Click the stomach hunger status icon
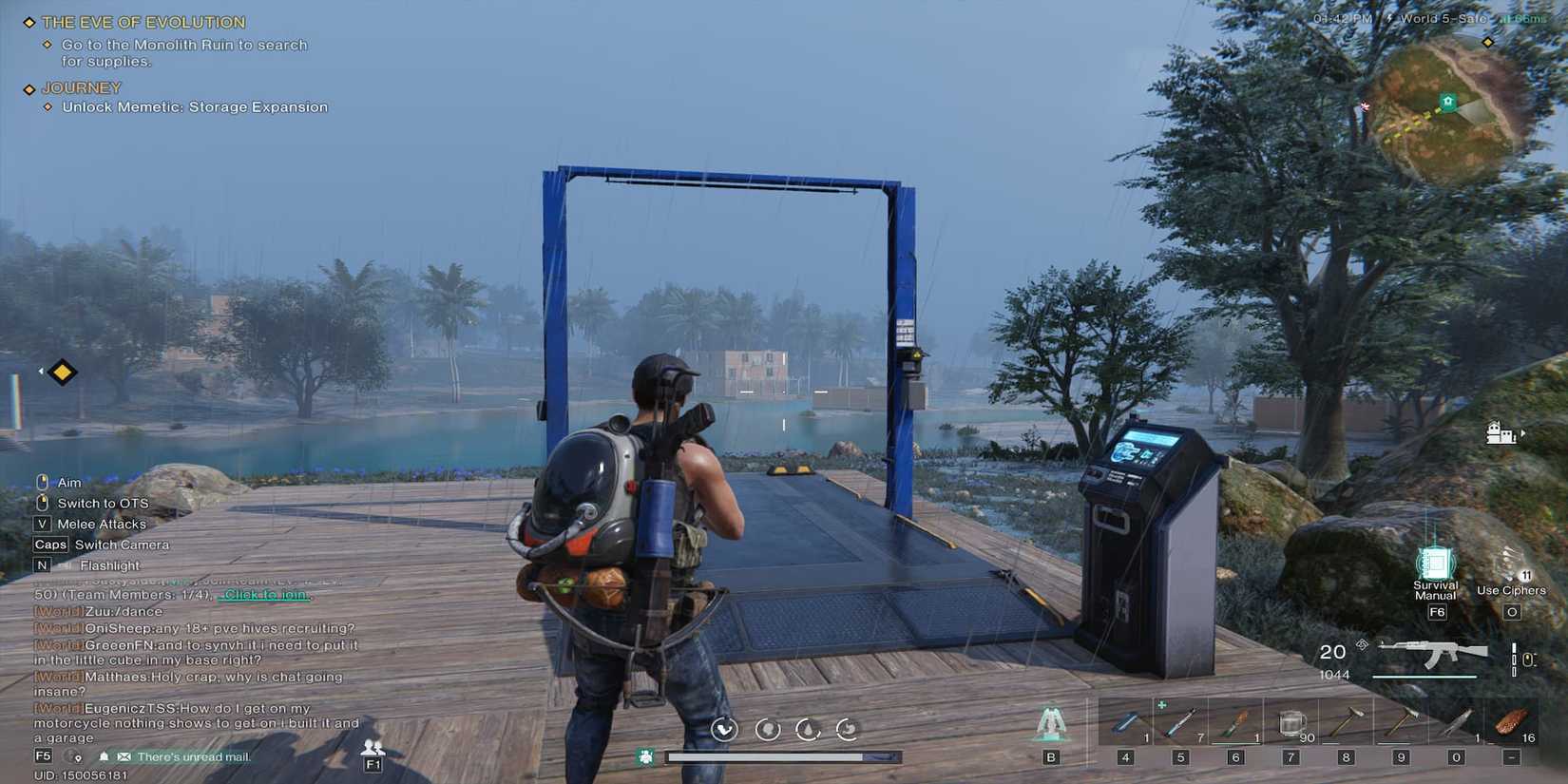The height and width of the screenshot is (784, 1568). 845,731
